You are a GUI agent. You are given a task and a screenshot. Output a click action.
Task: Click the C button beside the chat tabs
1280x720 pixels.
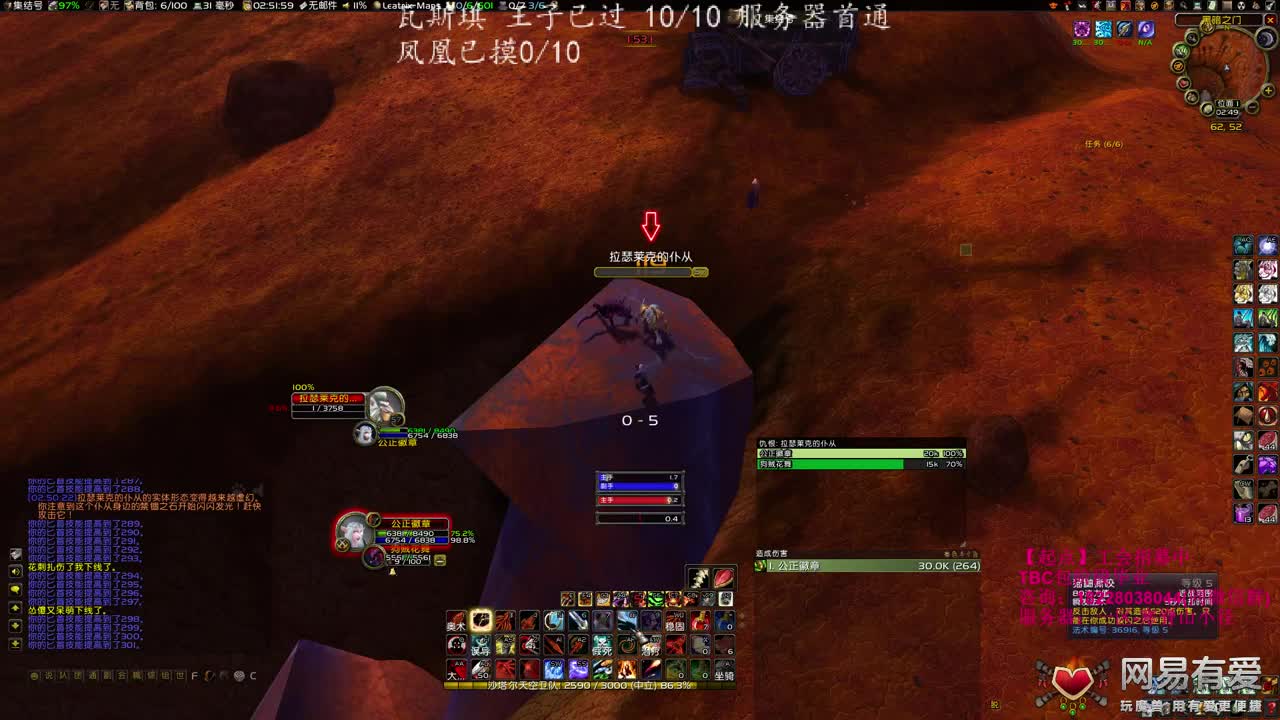[253, 675]
